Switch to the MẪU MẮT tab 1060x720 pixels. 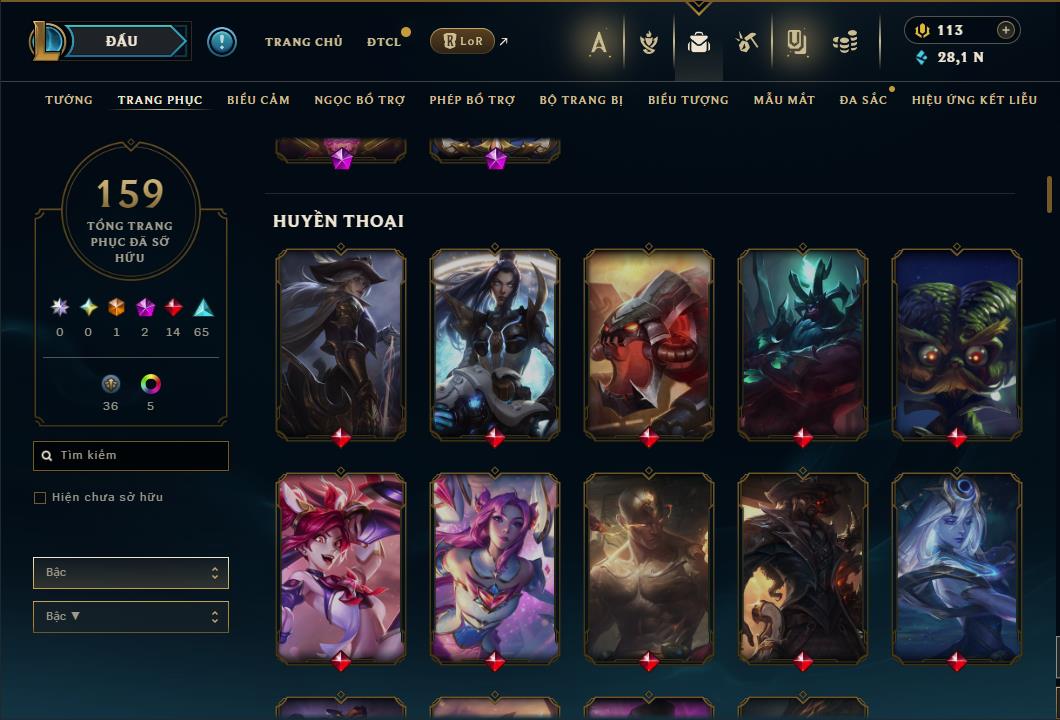coord(784,100)
